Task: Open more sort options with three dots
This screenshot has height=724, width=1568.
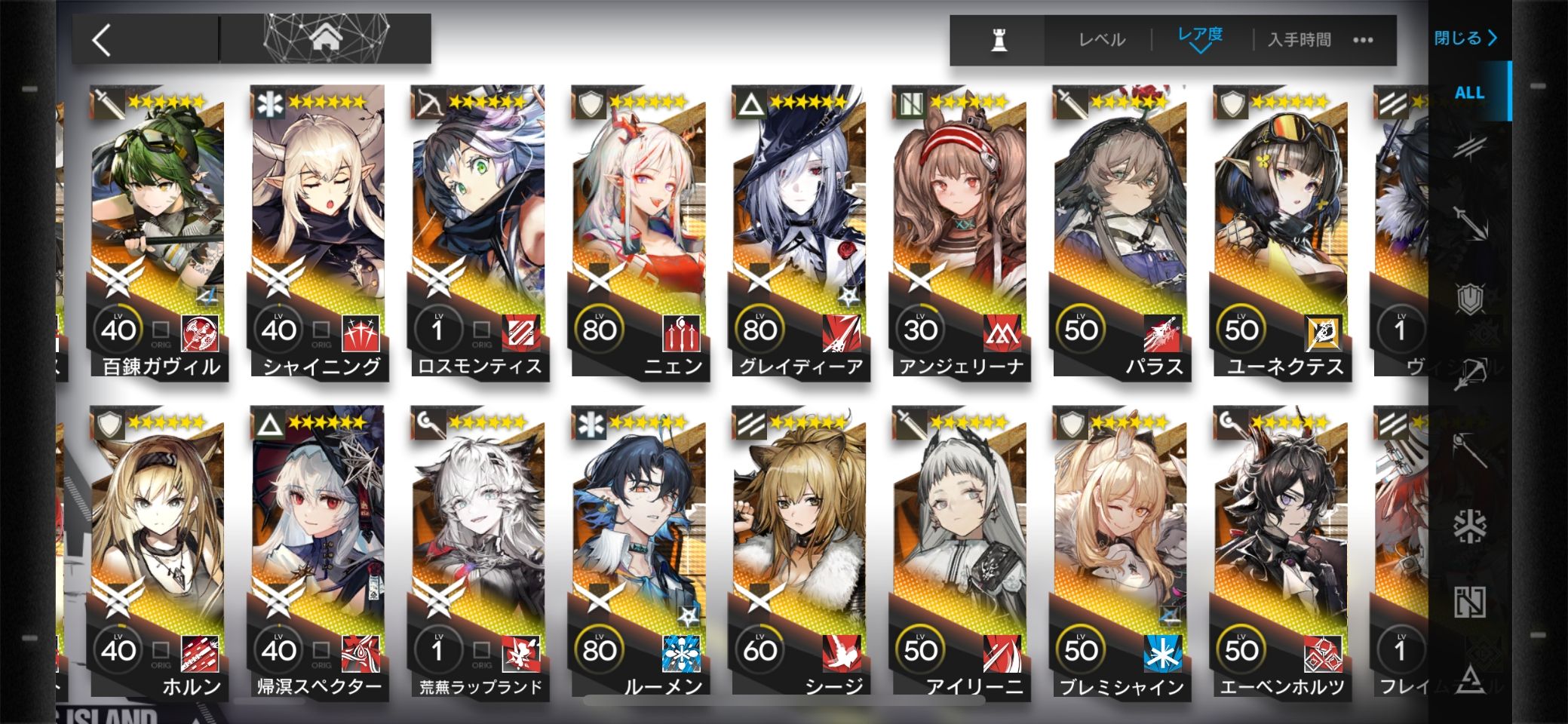Action: (x=1363, y=40)
